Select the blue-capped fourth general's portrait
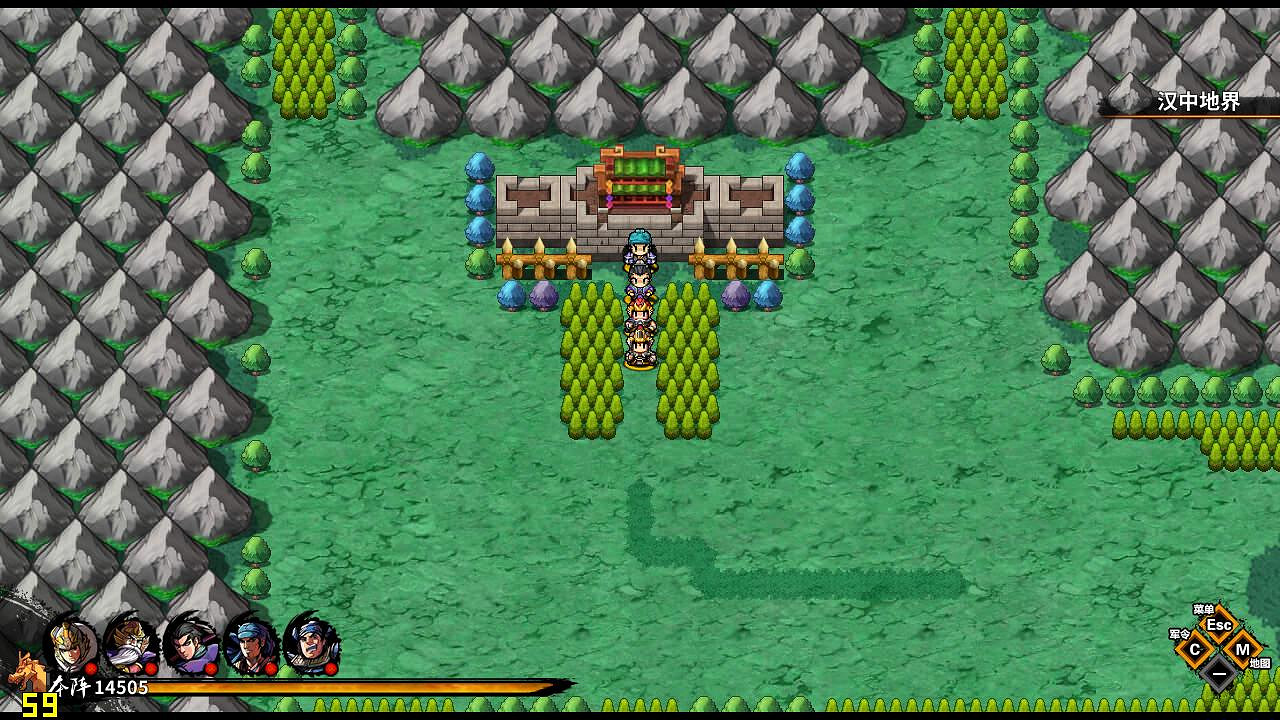This screenshot has width=1280, height=720. click(249, 645)
